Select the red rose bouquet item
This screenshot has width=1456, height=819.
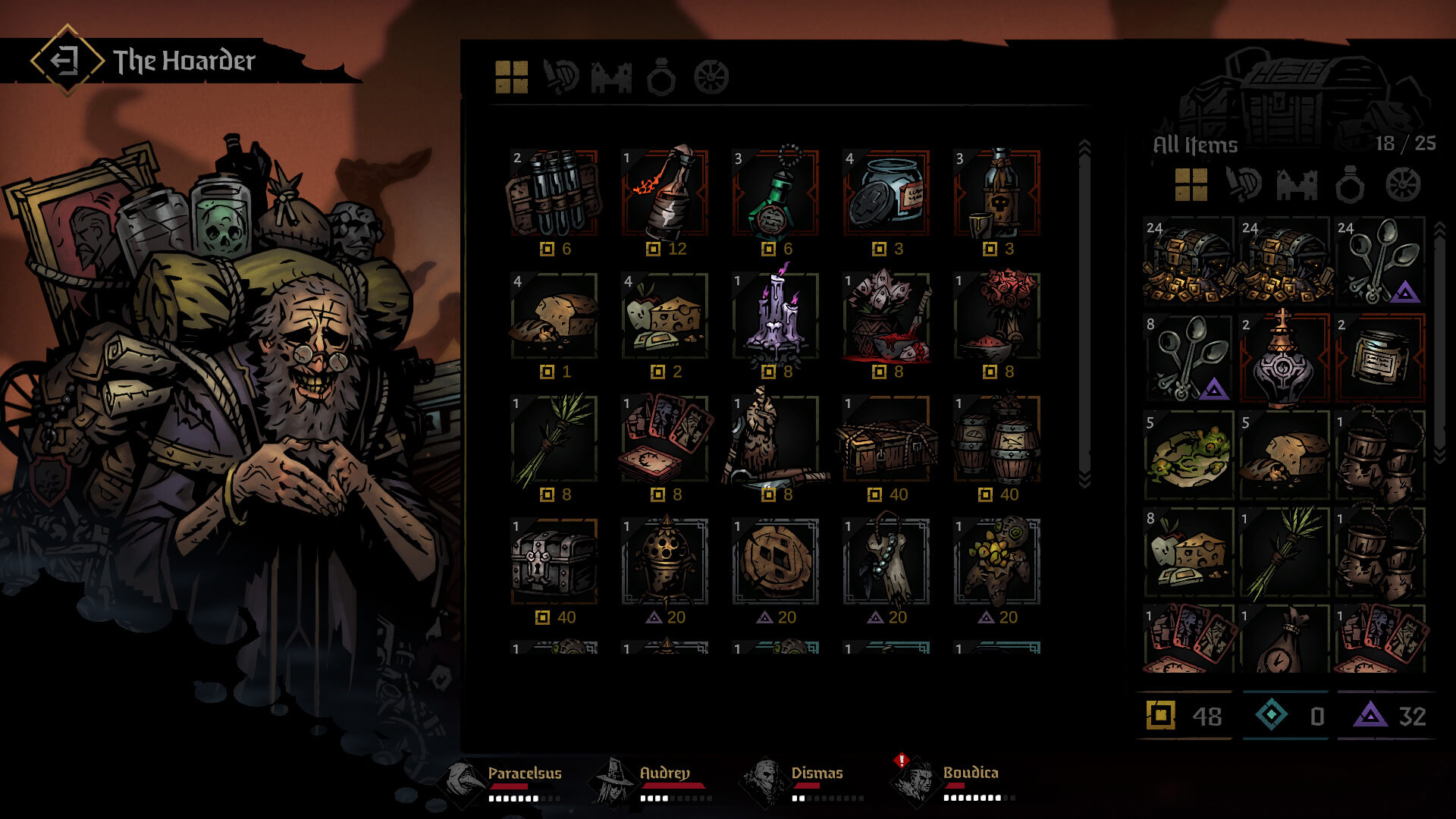click(x=997, y=316)
